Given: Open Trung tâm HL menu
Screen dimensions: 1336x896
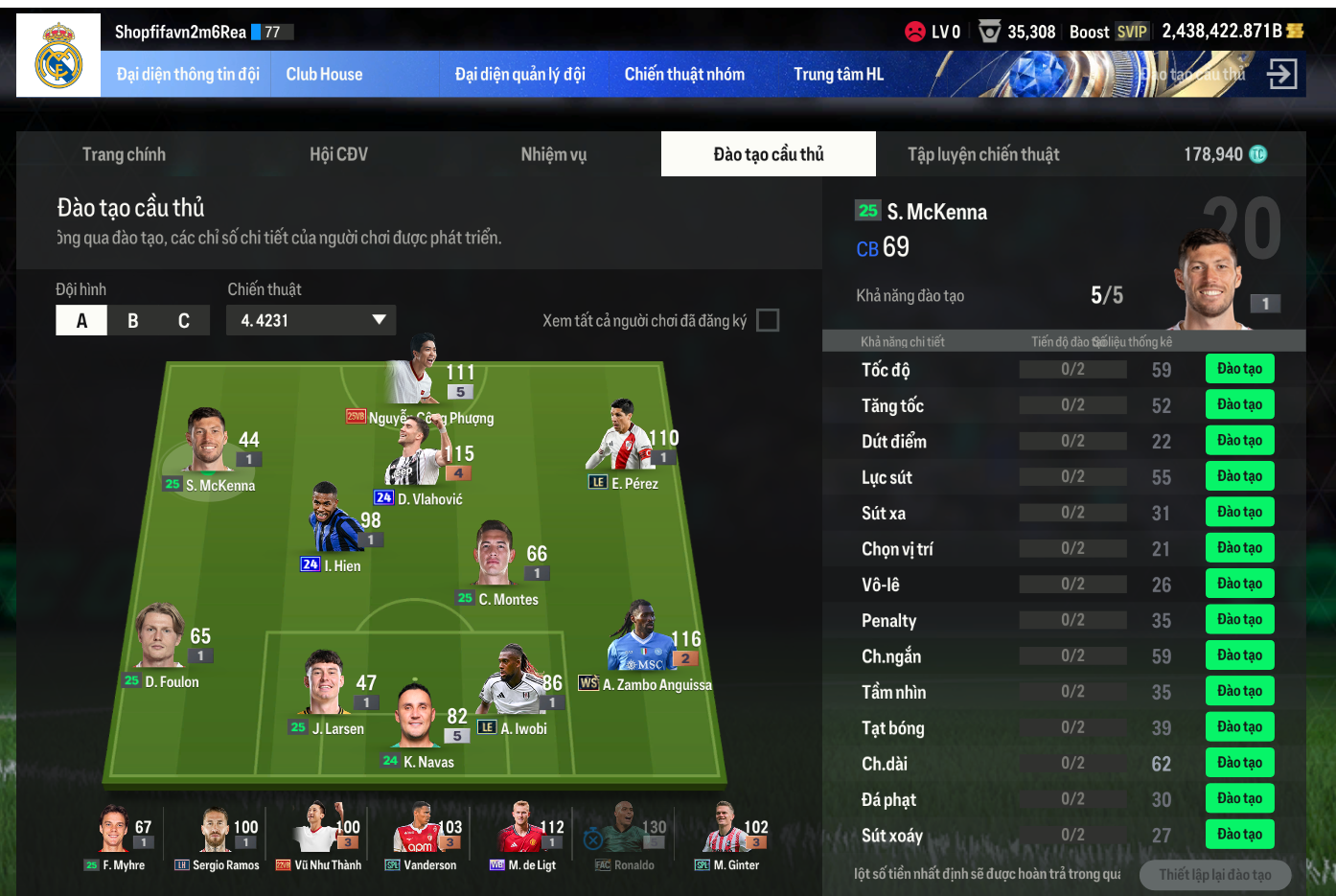Looking at the screenshot, I should [x=839, y=75].
